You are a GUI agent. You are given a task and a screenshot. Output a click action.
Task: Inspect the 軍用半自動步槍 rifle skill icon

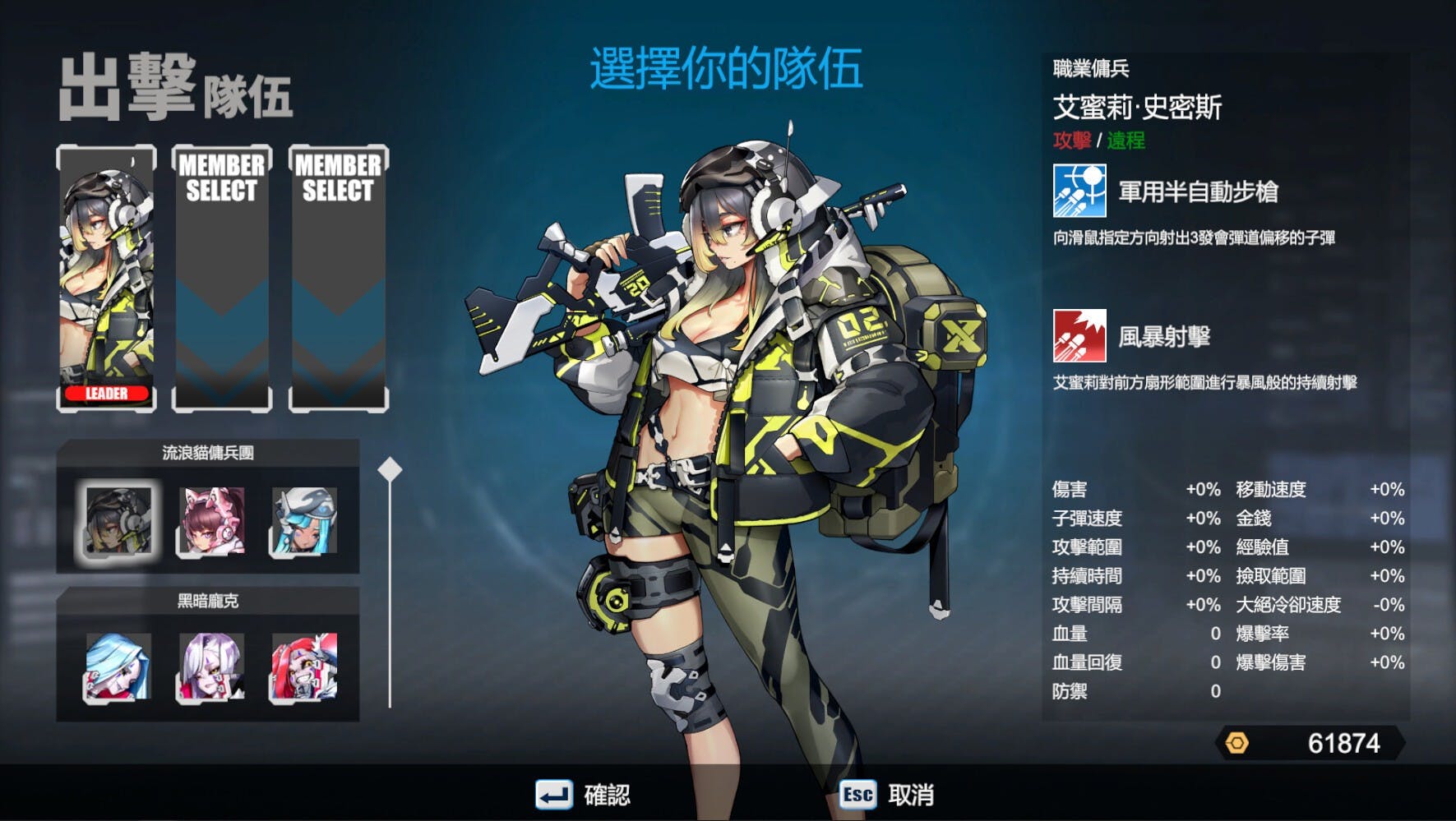(1079, 191)
